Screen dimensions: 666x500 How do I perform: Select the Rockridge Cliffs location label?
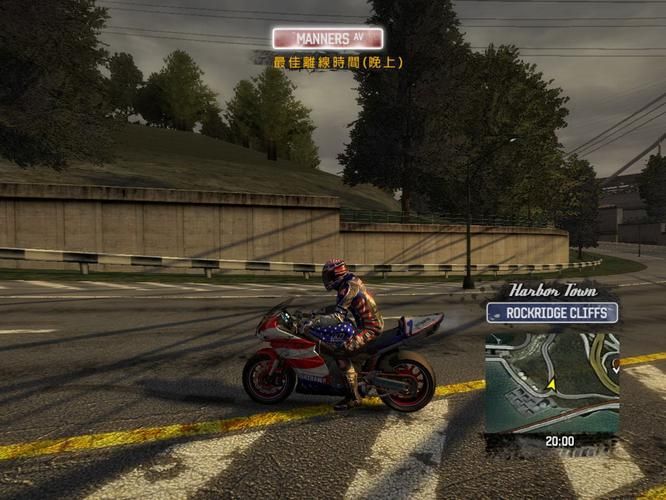click(552, 312)
